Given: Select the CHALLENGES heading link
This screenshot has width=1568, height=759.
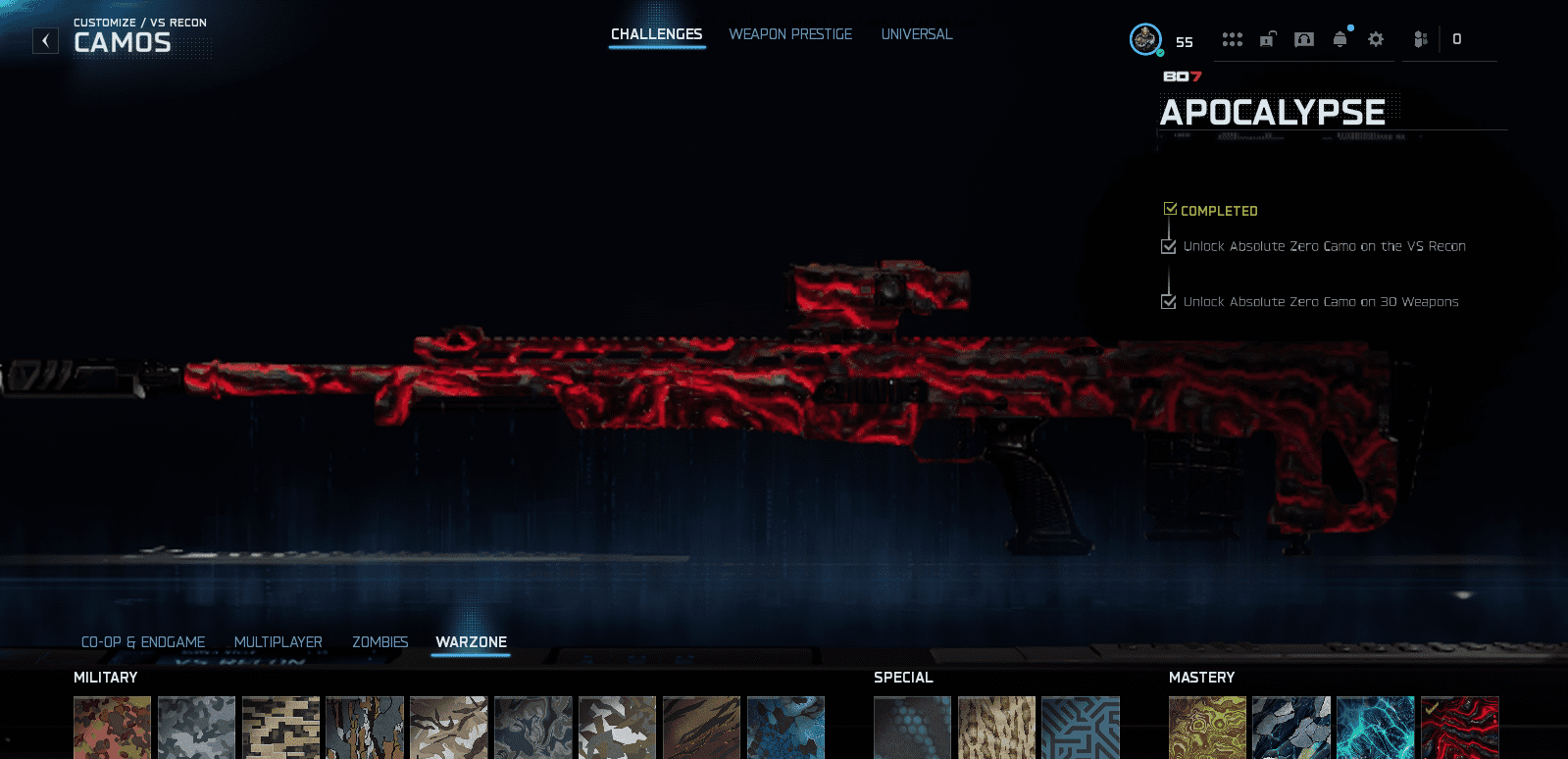Looking at the screenshot, I should pos(657,33).
